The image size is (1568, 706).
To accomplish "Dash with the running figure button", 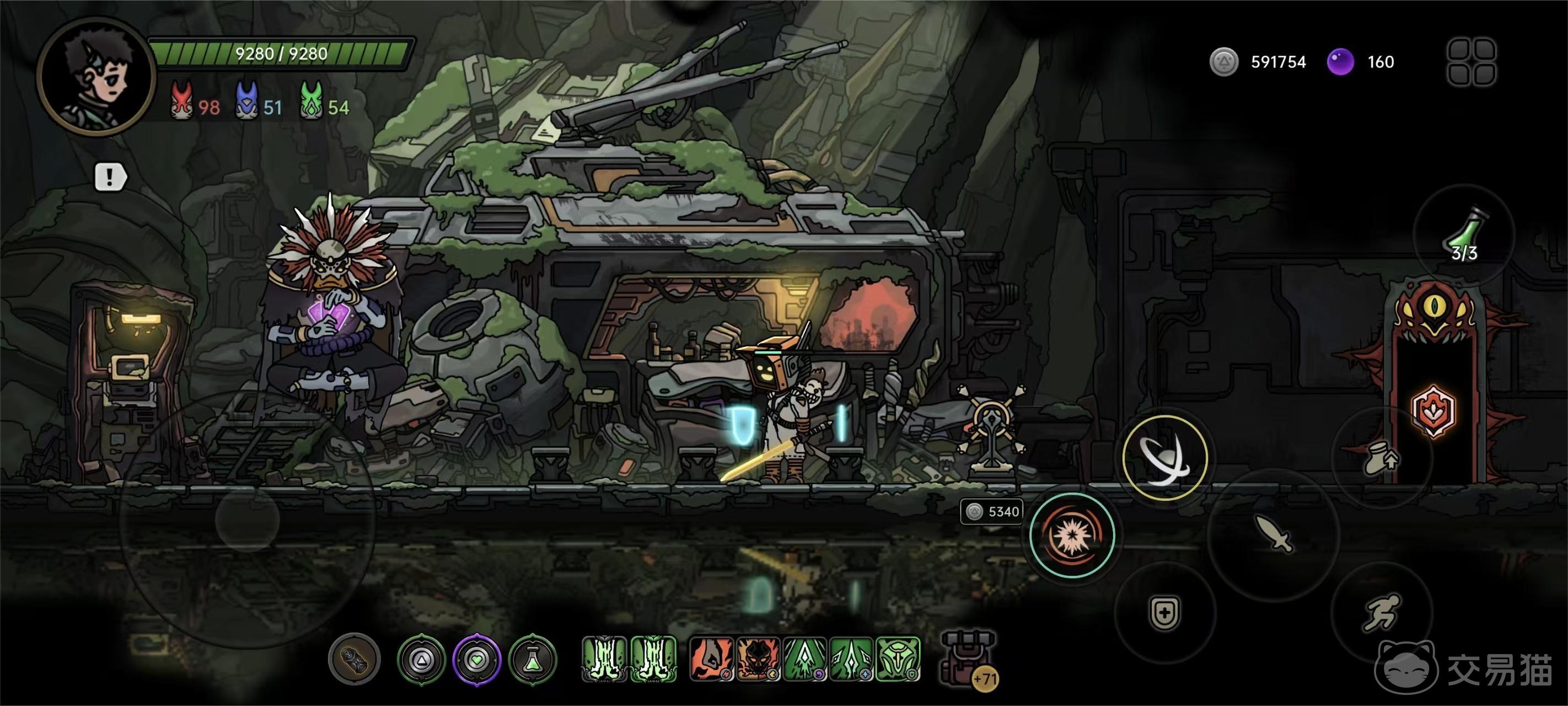I will coord(1381,611).
